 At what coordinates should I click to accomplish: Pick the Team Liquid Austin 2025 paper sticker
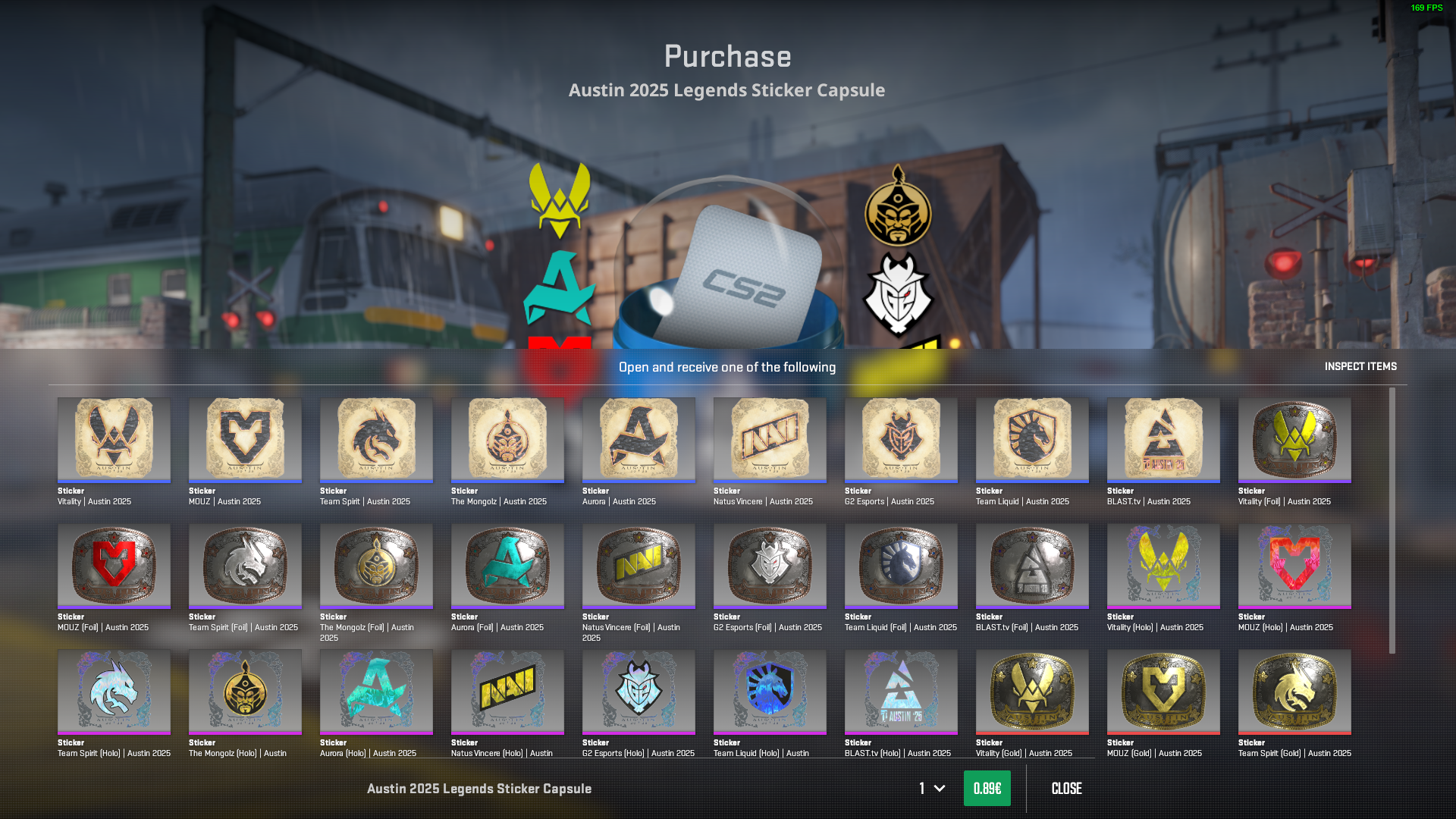click(x=1032, y=440)
